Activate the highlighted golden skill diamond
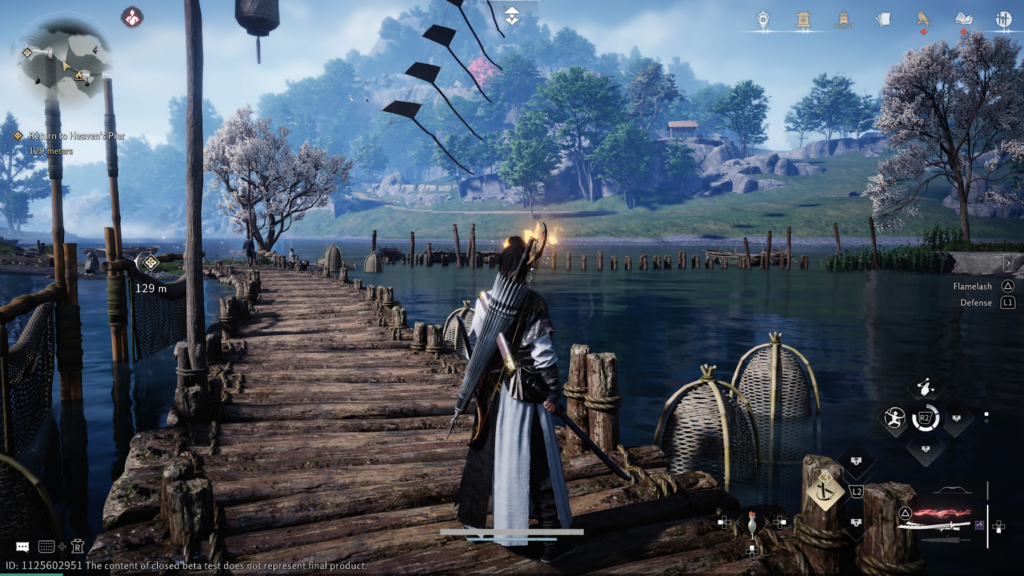 [826, 490]
